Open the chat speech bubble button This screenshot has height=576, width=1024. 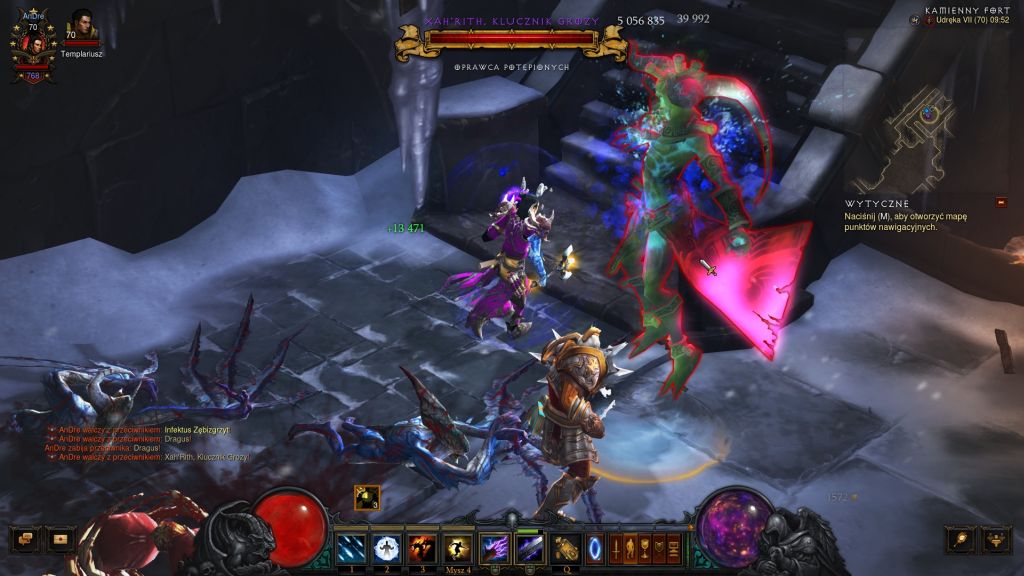(x=25, y=539)
